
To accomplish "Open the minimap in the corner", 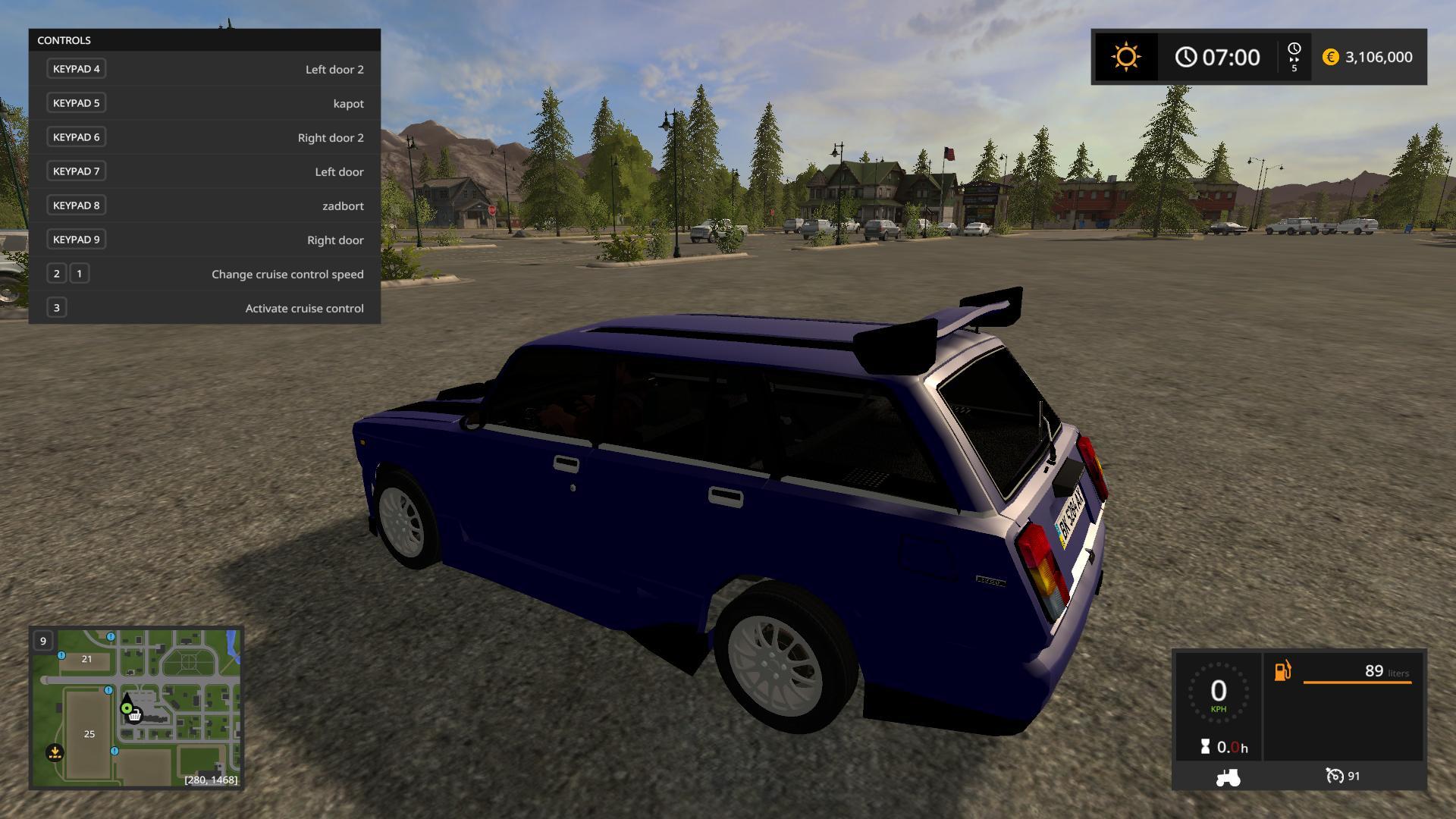I will click(136, 708).
